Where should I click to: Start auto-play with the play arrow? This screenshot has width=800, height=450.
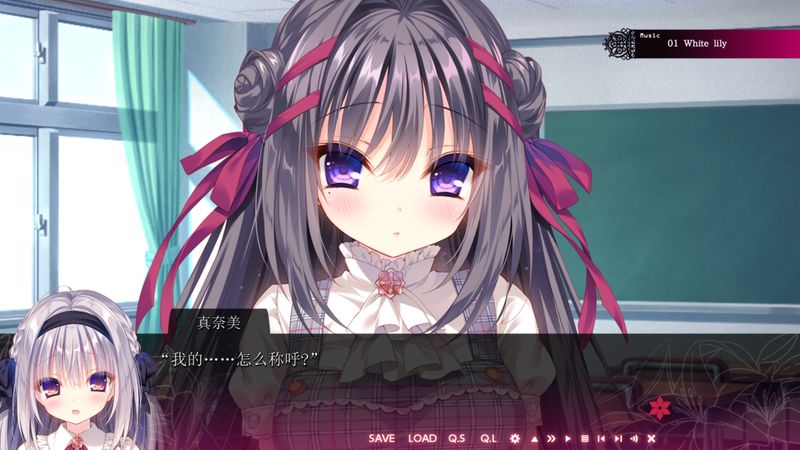568,438
